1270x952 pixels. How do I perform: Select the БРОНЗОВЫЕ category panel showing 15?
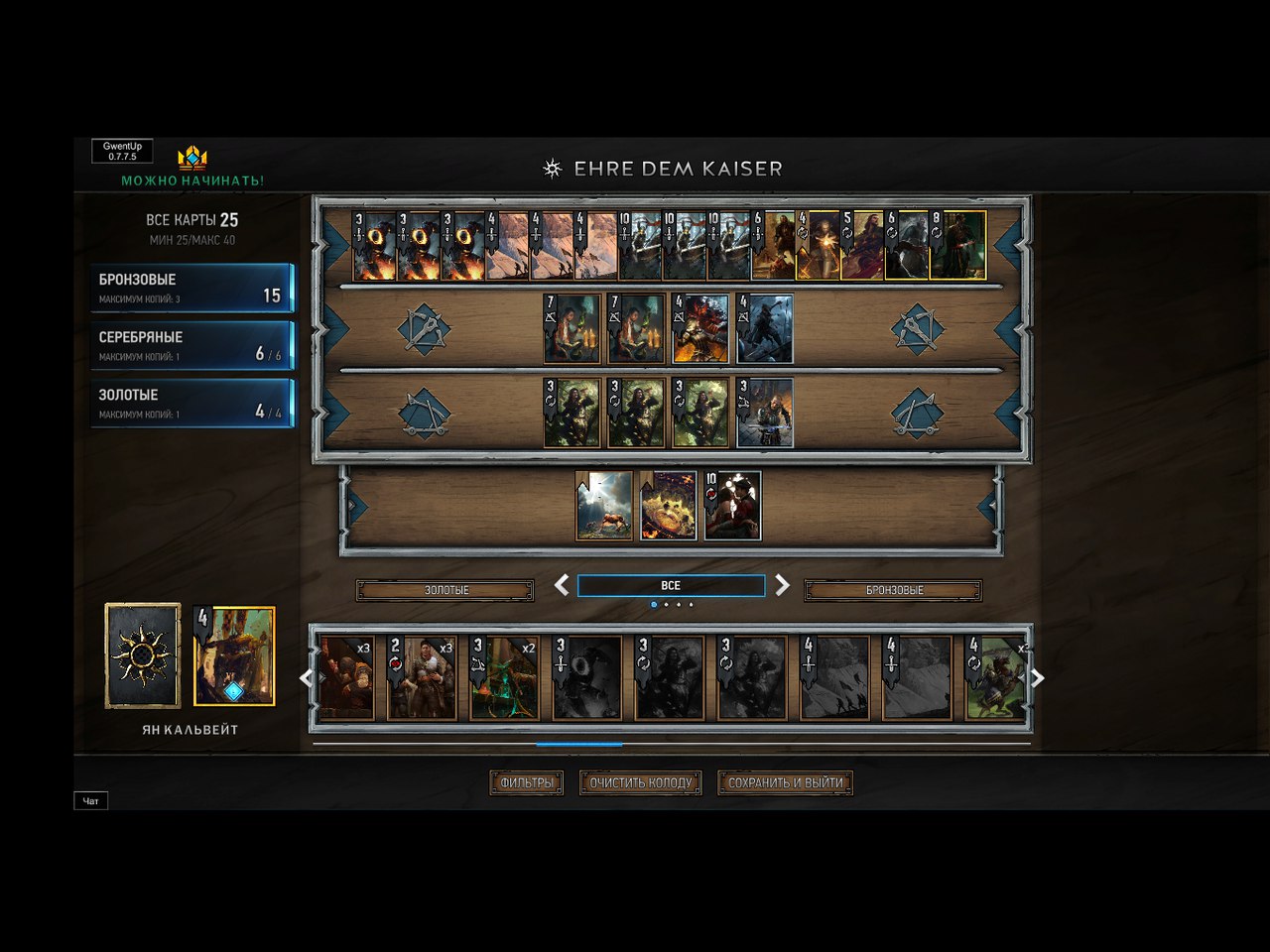pos(191,288)
